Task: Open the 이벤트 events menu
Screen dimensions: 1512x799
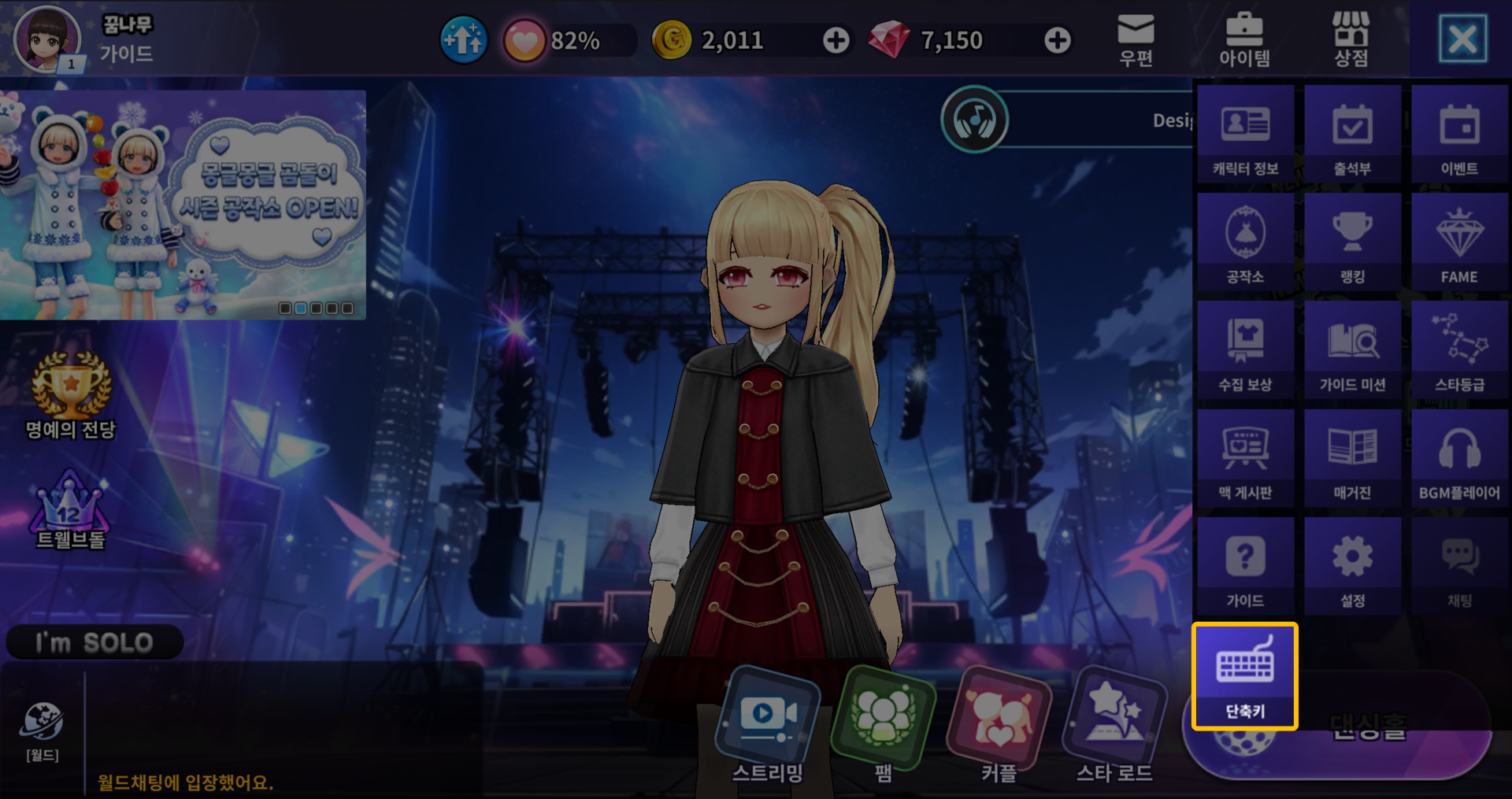Action: click(x=1459, y=134)
